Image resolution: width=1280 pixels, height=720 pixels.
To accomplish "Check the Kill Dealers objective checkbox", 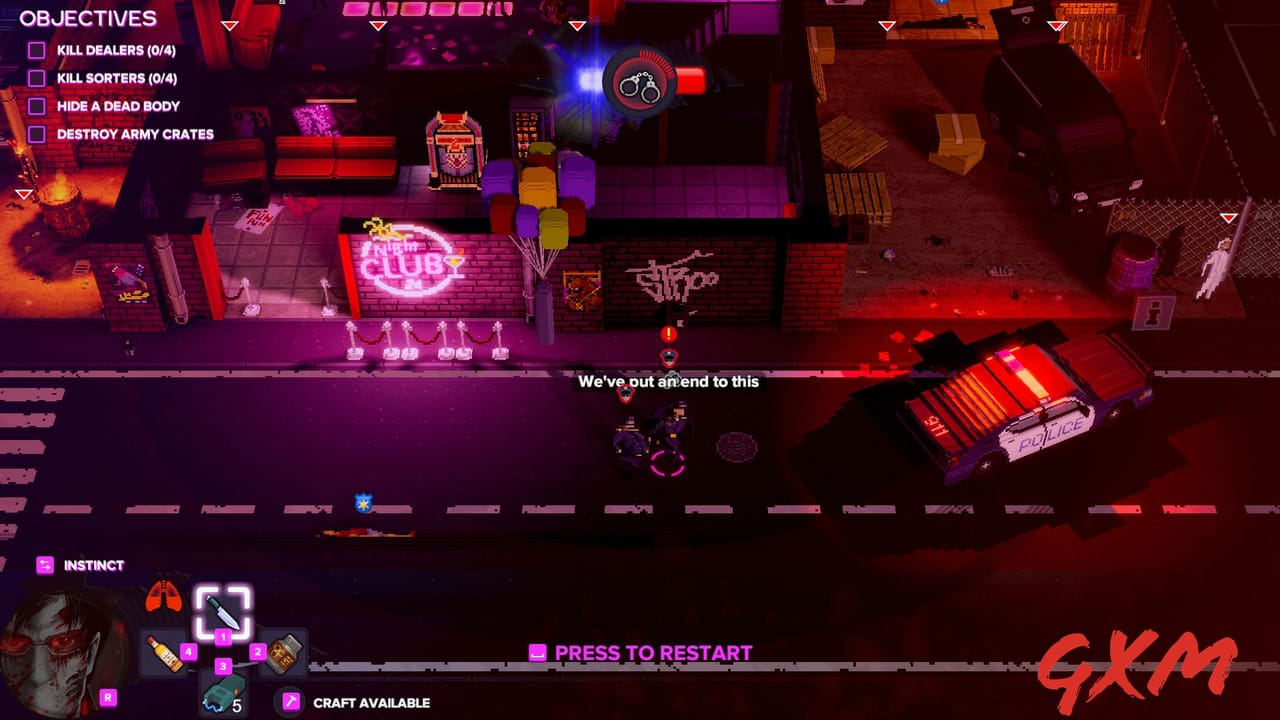I will click(36, 51).
